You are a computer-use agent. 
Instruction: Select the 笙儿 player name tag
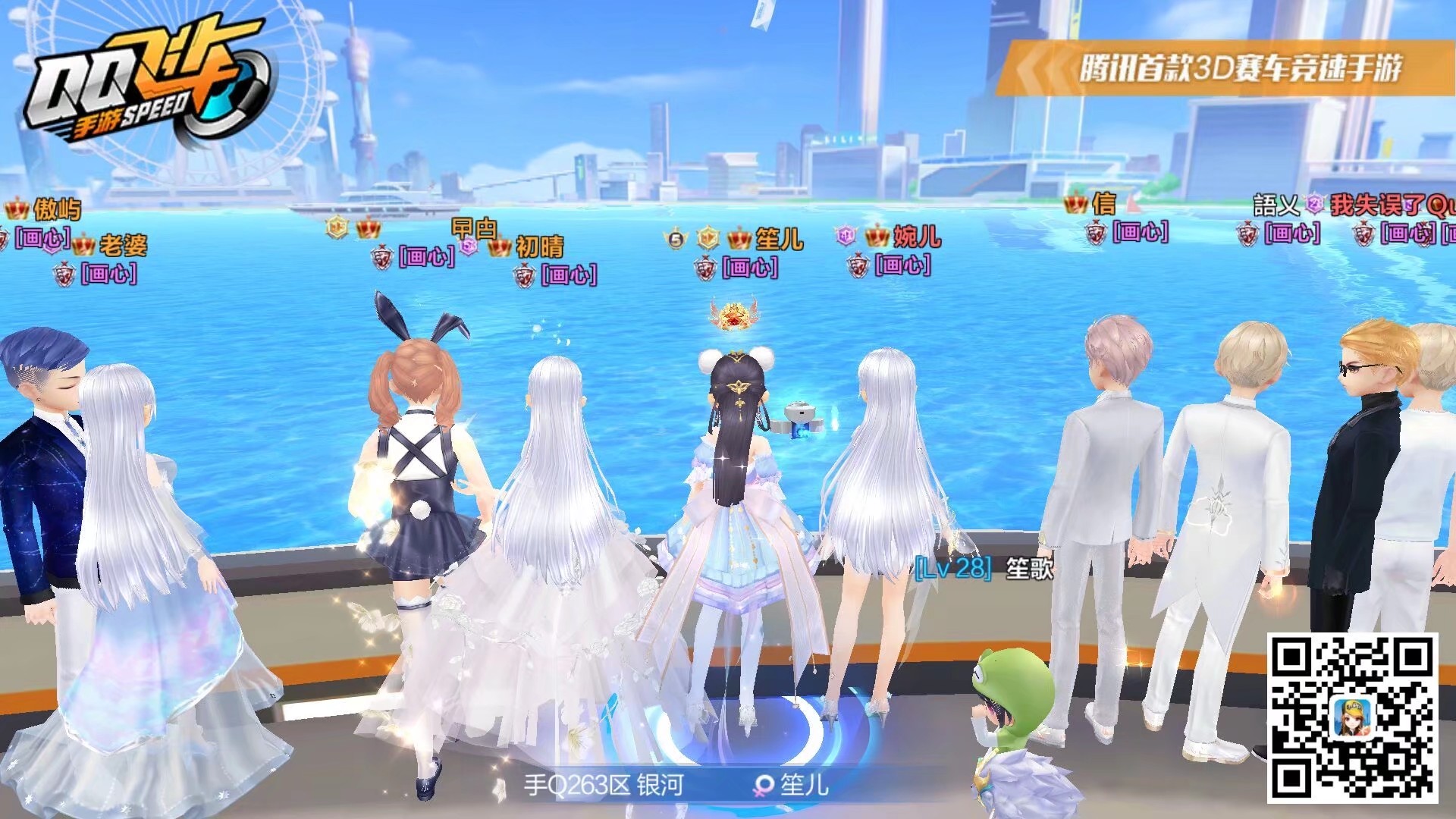click(778, 240)
